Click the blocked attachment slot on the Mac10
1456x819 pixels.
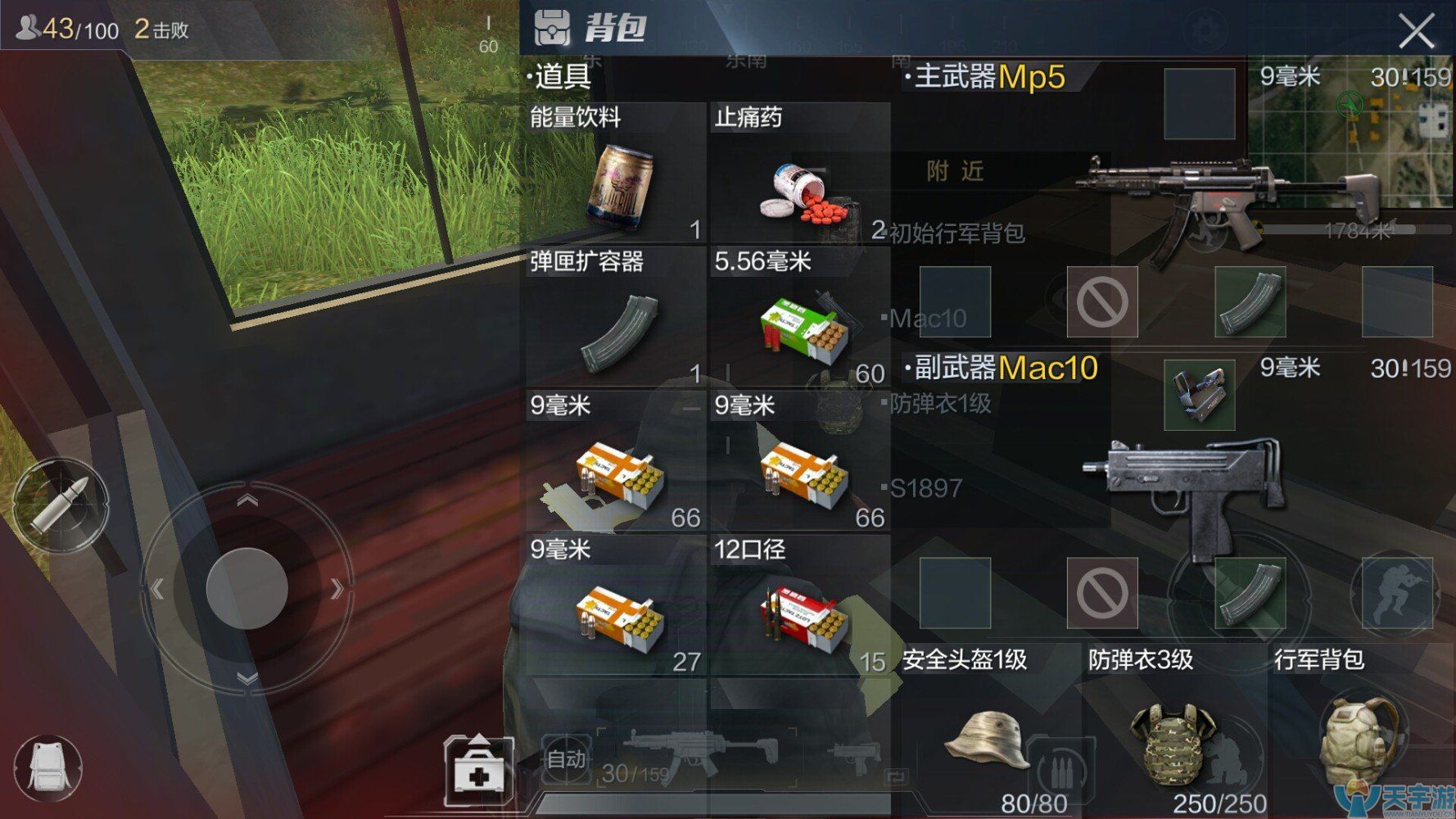[x=1105, y=594]
